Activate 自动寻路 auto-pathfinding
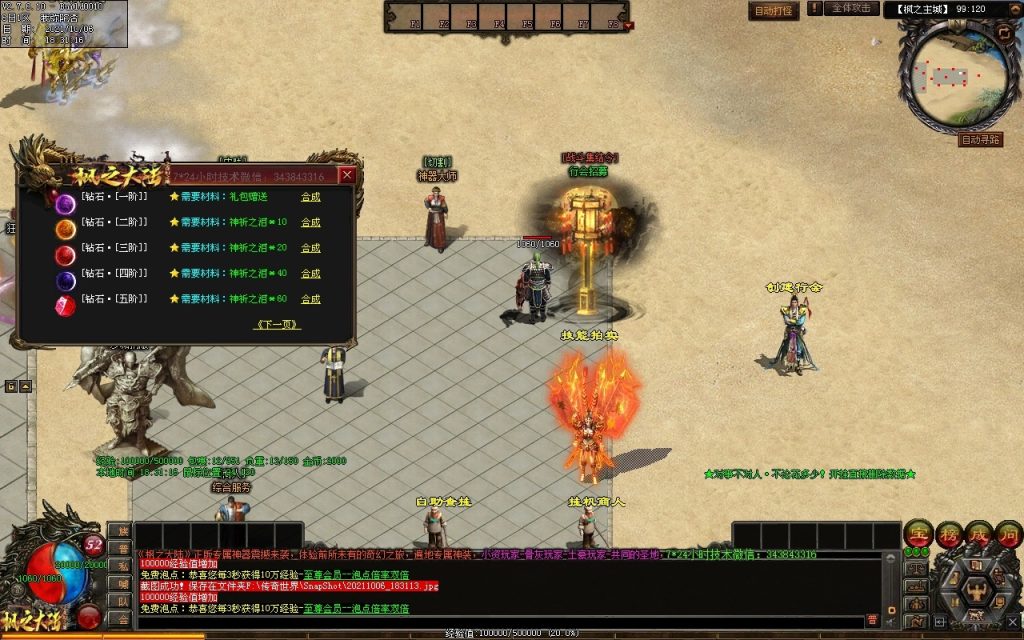This screenshot has height=640, width=1024. (x=979, y=140)
